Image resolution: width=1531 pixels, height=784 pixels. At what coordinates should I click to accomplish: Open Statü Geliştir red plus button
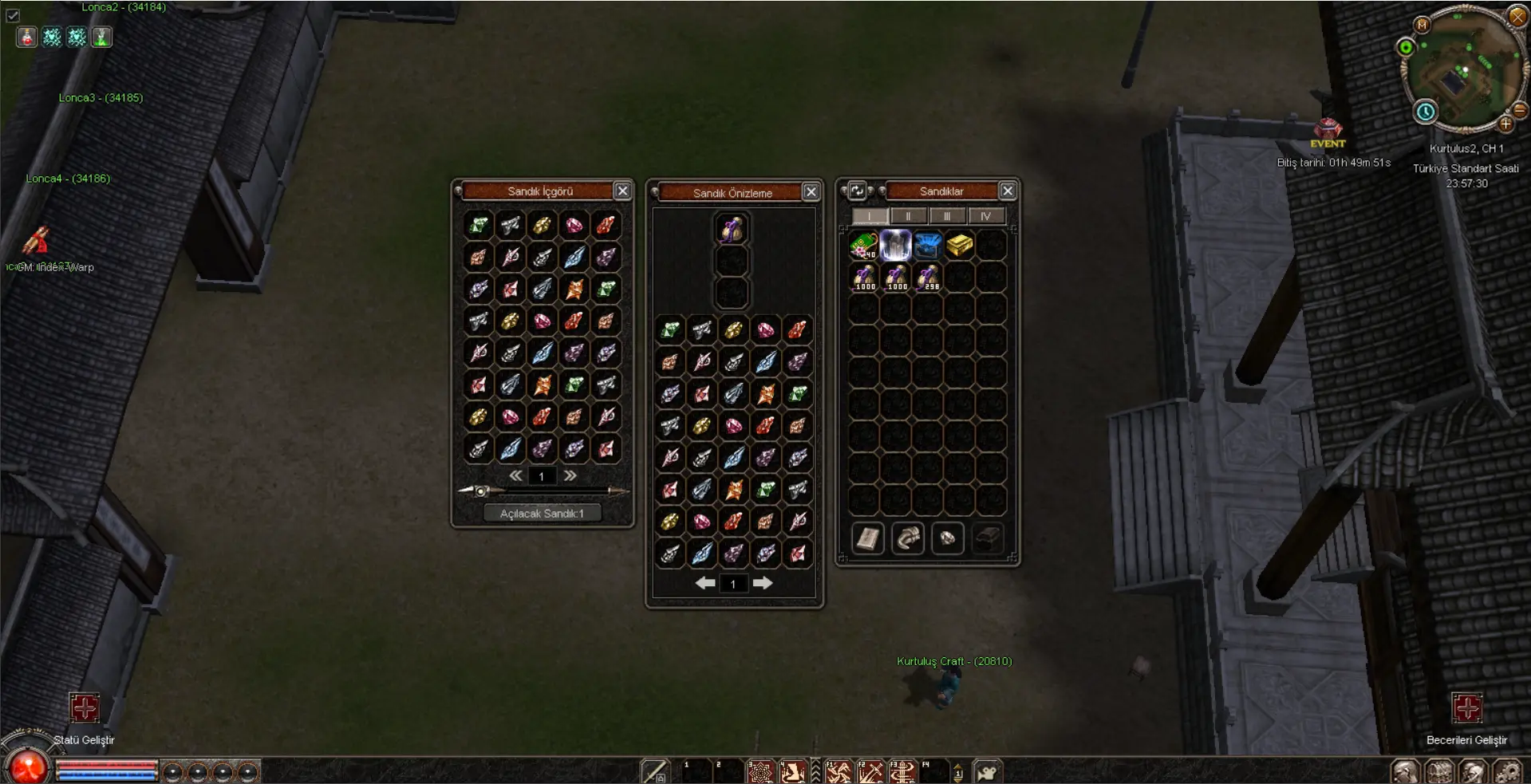(x=84, y=707)
